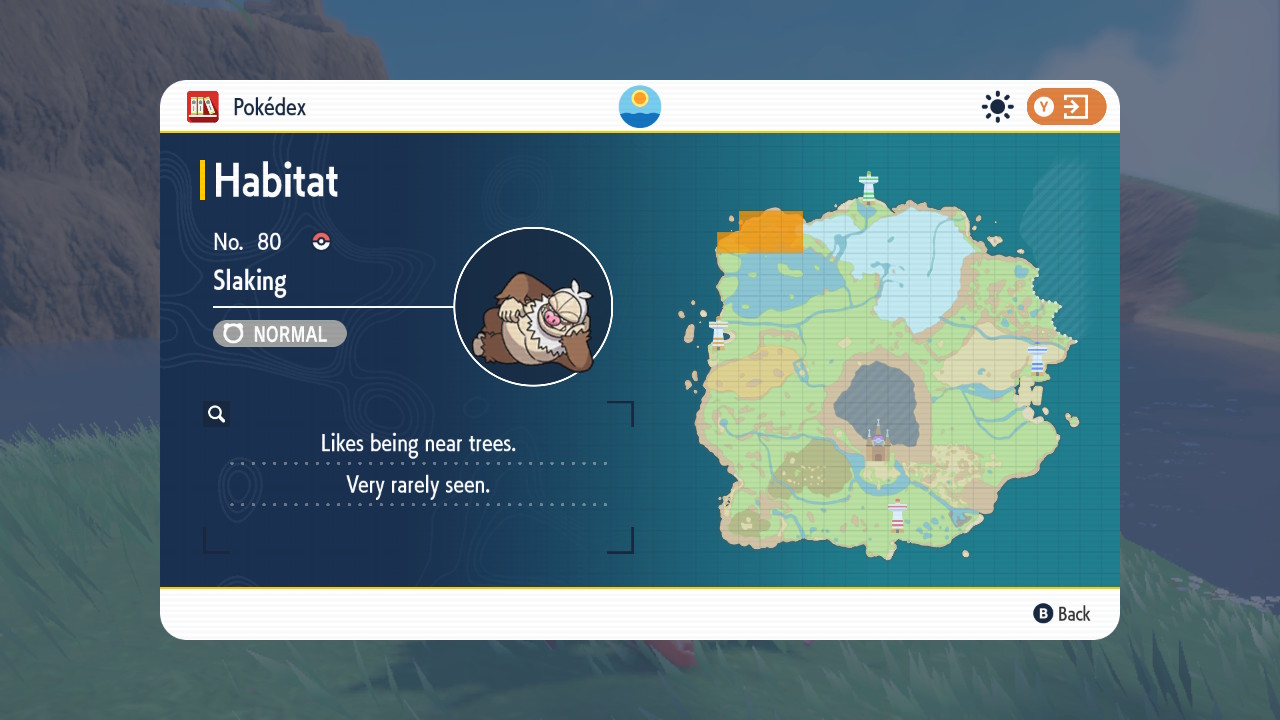Screen dimensions: 1280x720
Task: Click the central academy building marker
Action: 878,443
